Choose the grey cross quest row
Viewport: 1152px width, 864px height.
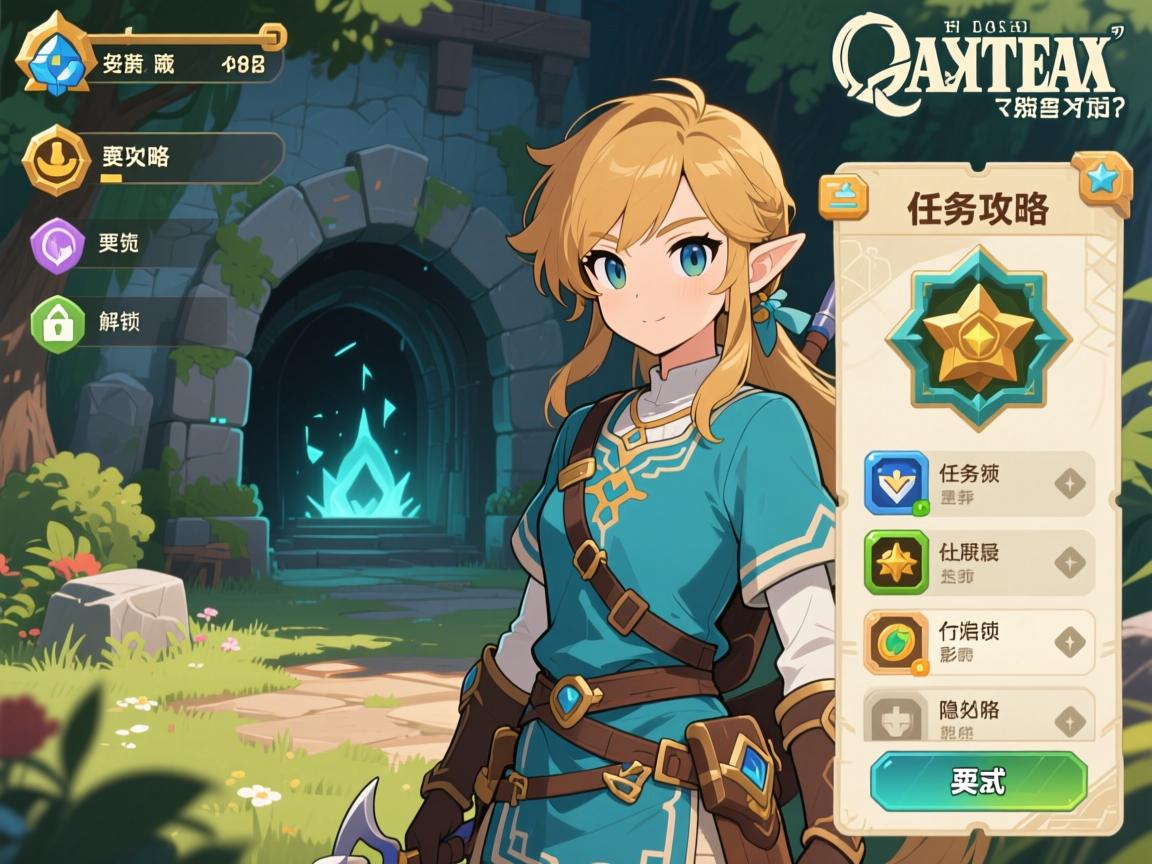click(x=978, y=718)
